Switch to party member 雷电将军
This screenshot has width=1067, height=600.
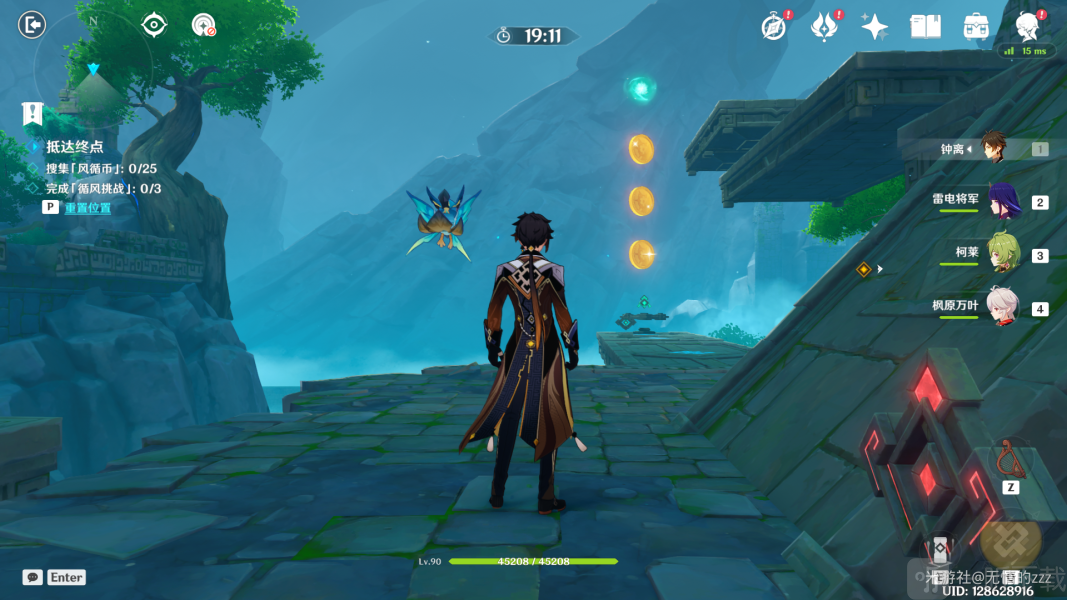pyautogui.click(x=1002, y=201)
